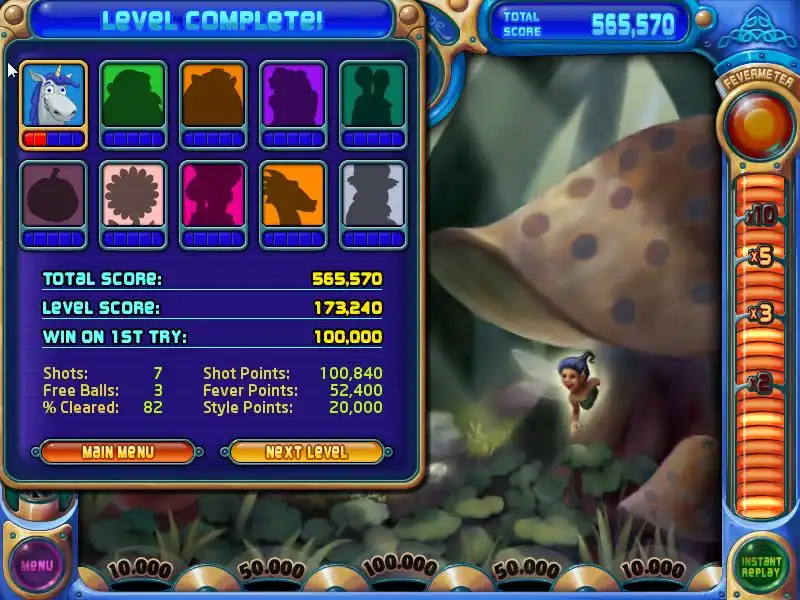Return to the Main Menu
This screenshot has width=800, height=600.
click(118, 452)
